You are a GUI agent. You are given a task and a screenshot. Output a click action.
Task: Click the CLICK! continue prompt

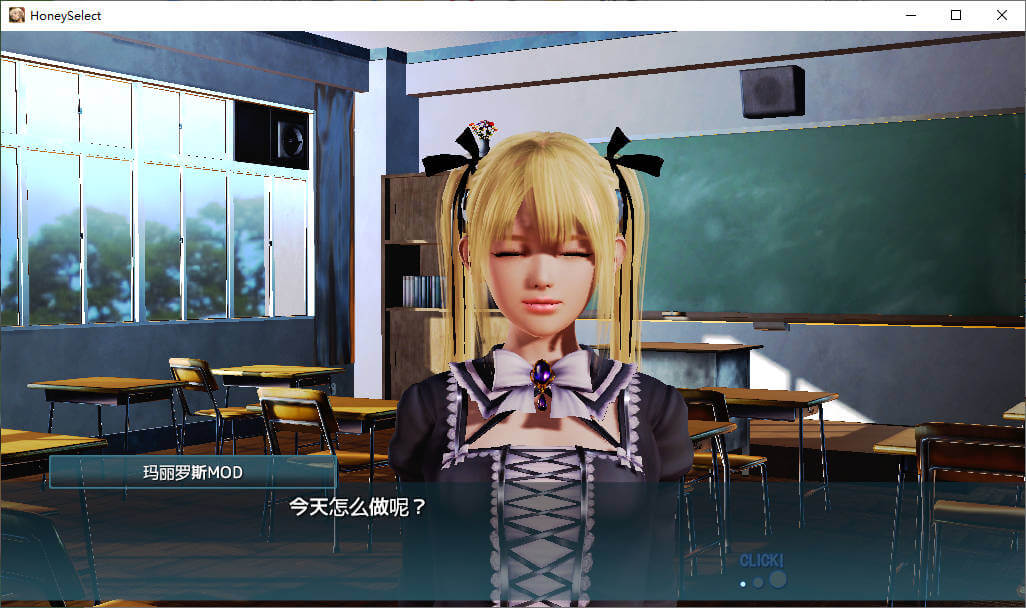(761, 561)
